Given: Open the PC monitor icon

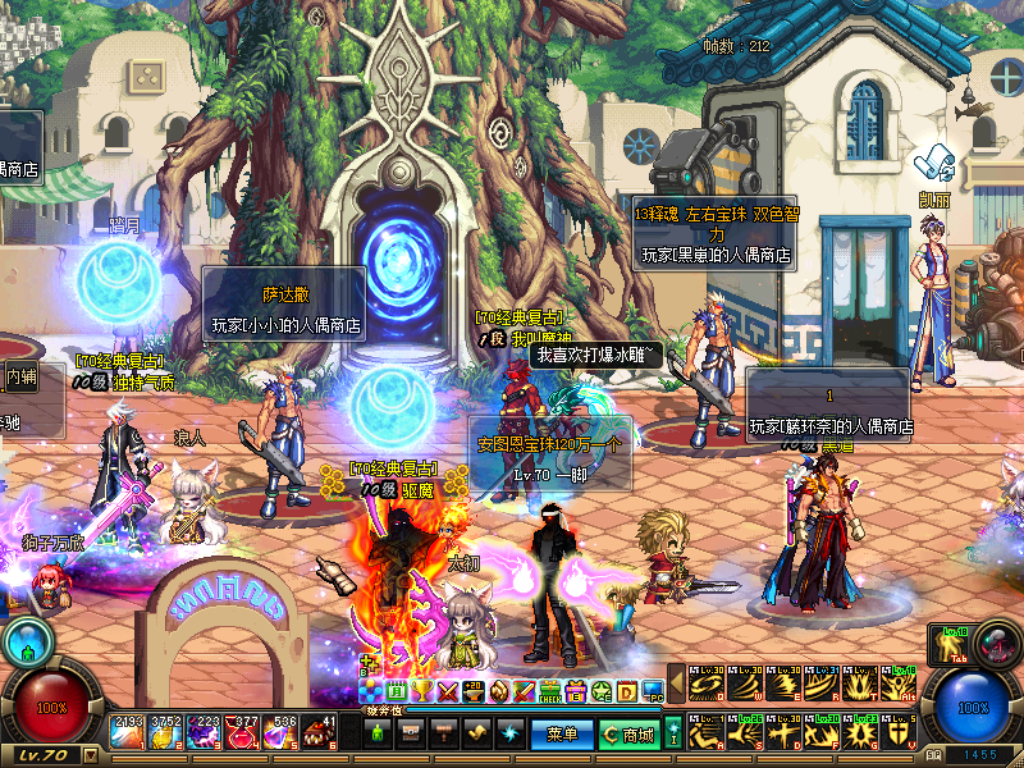Looking at the screenshot, I should (x=653, y=691).
